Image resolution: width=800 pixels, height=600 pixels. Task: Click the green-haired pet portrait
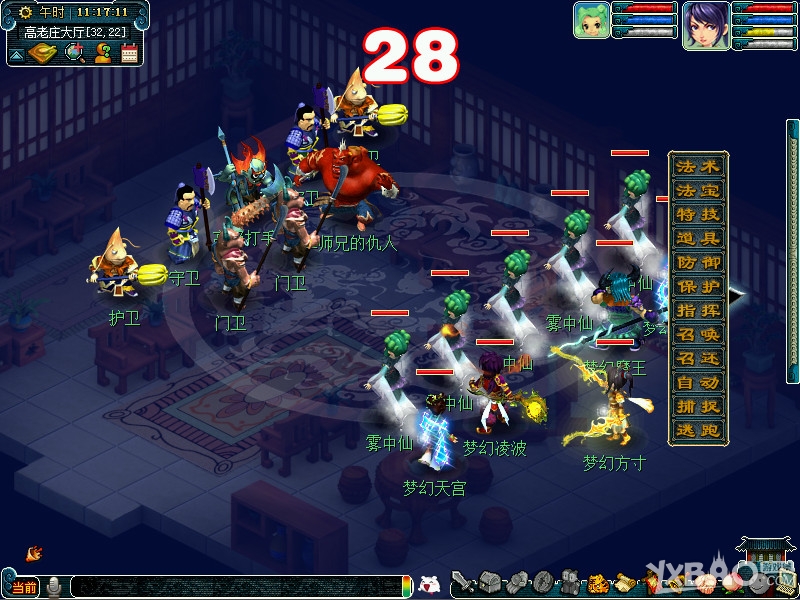591,21
